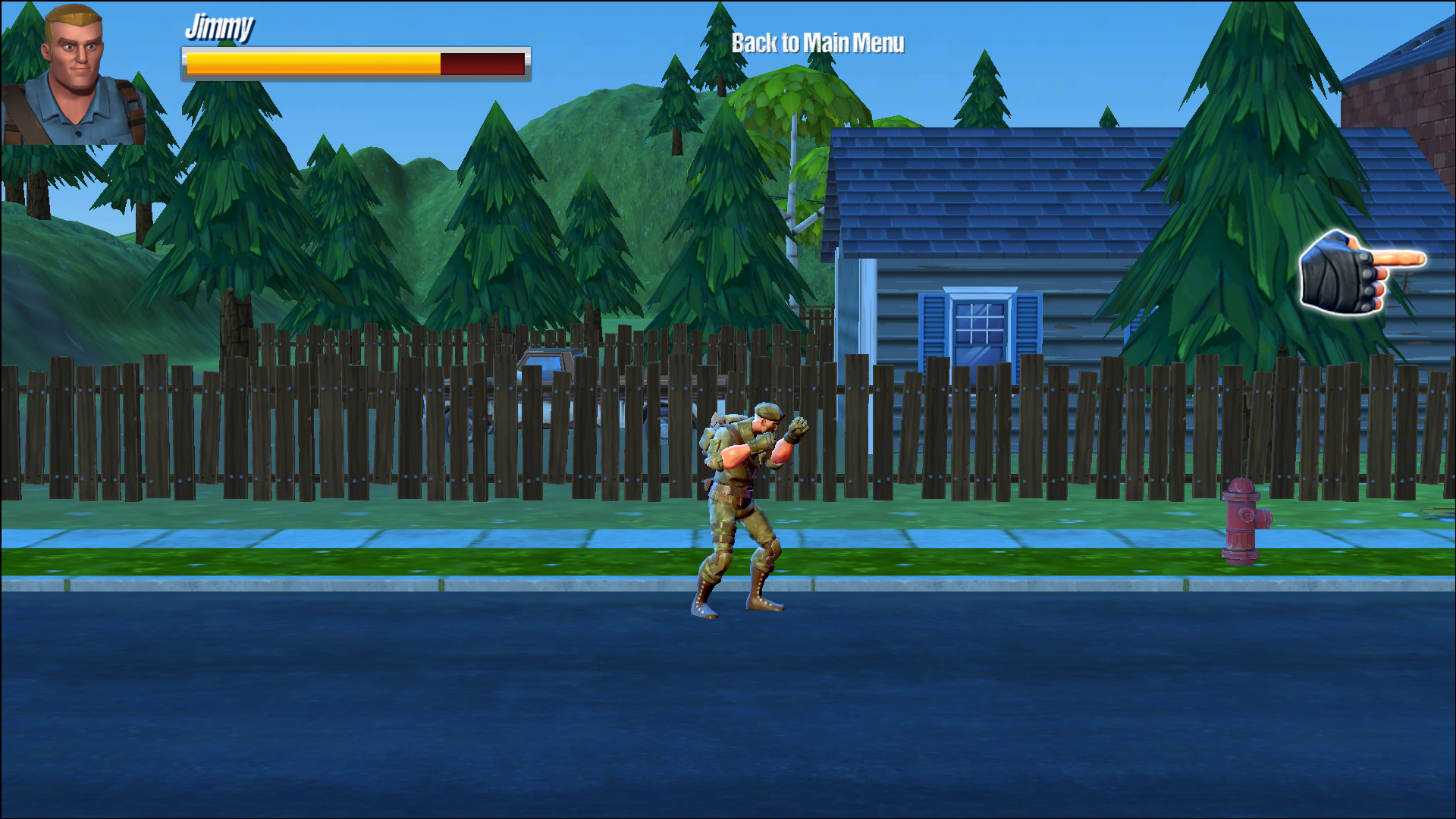Viewport: 1456px width, 819px height.
Task: Click Jimmy's yellow health bar
Action: [x=311, y=62]
